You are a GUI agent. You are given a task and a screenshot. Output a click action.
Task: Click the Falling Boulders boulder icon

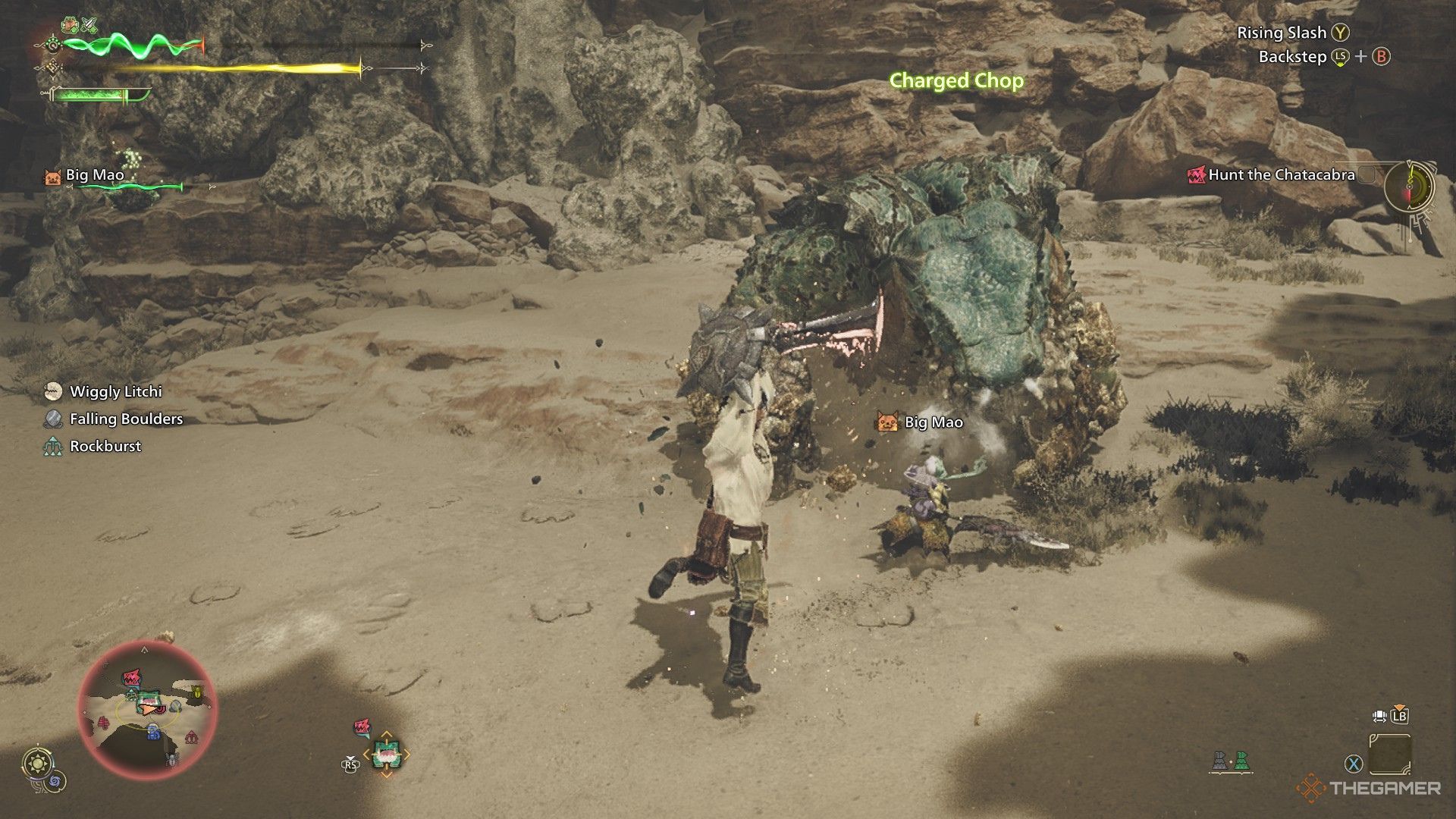point(52,419)
